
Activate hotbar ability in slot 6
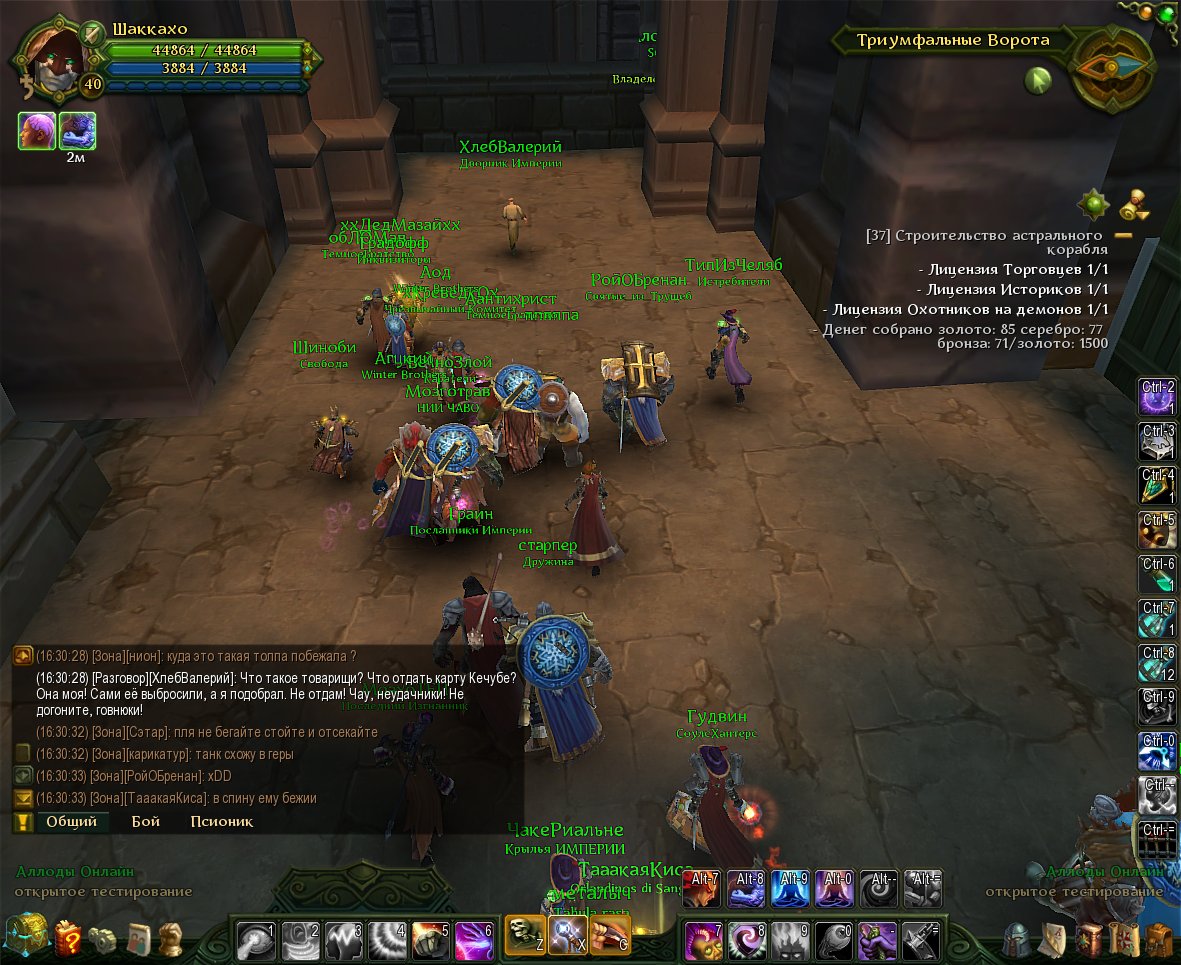click(474, 941)
